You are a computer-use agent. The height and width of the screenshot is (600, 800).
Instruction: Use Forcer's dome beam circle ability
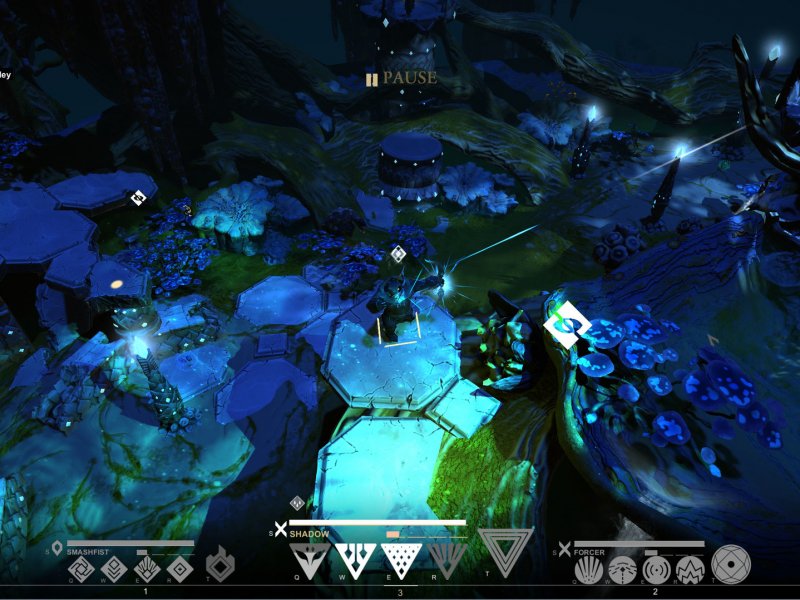[622, 570]
